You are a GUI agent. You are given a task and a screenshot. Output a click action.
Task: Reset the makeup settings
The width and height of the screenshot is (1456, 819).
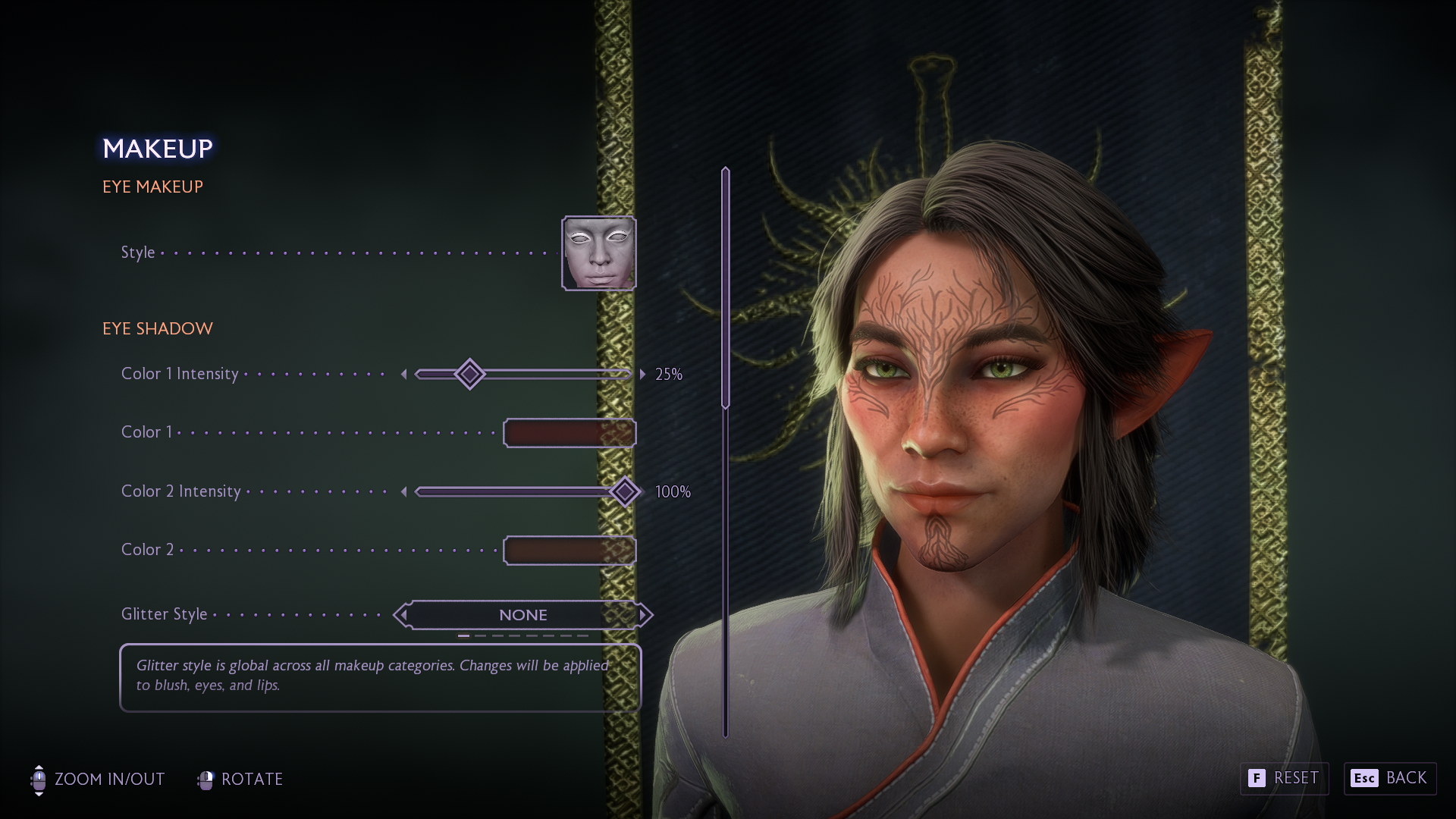click(1284, 779)
